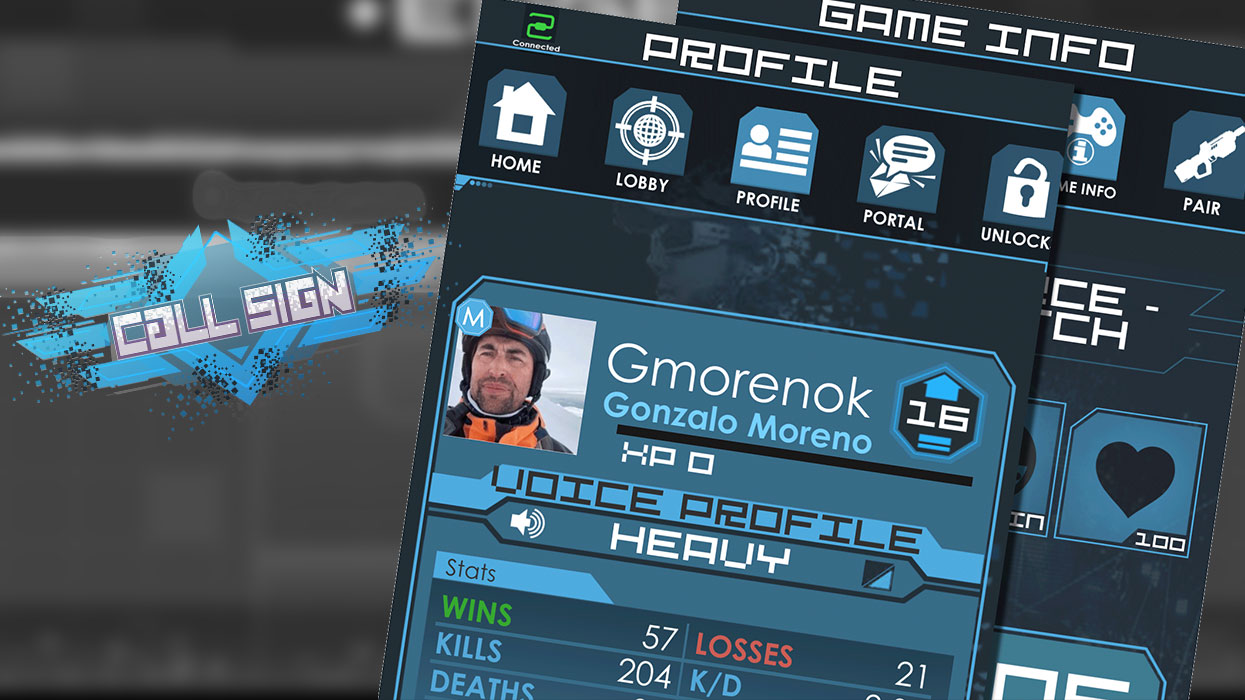Play the voice profile speaker icon

526,521
